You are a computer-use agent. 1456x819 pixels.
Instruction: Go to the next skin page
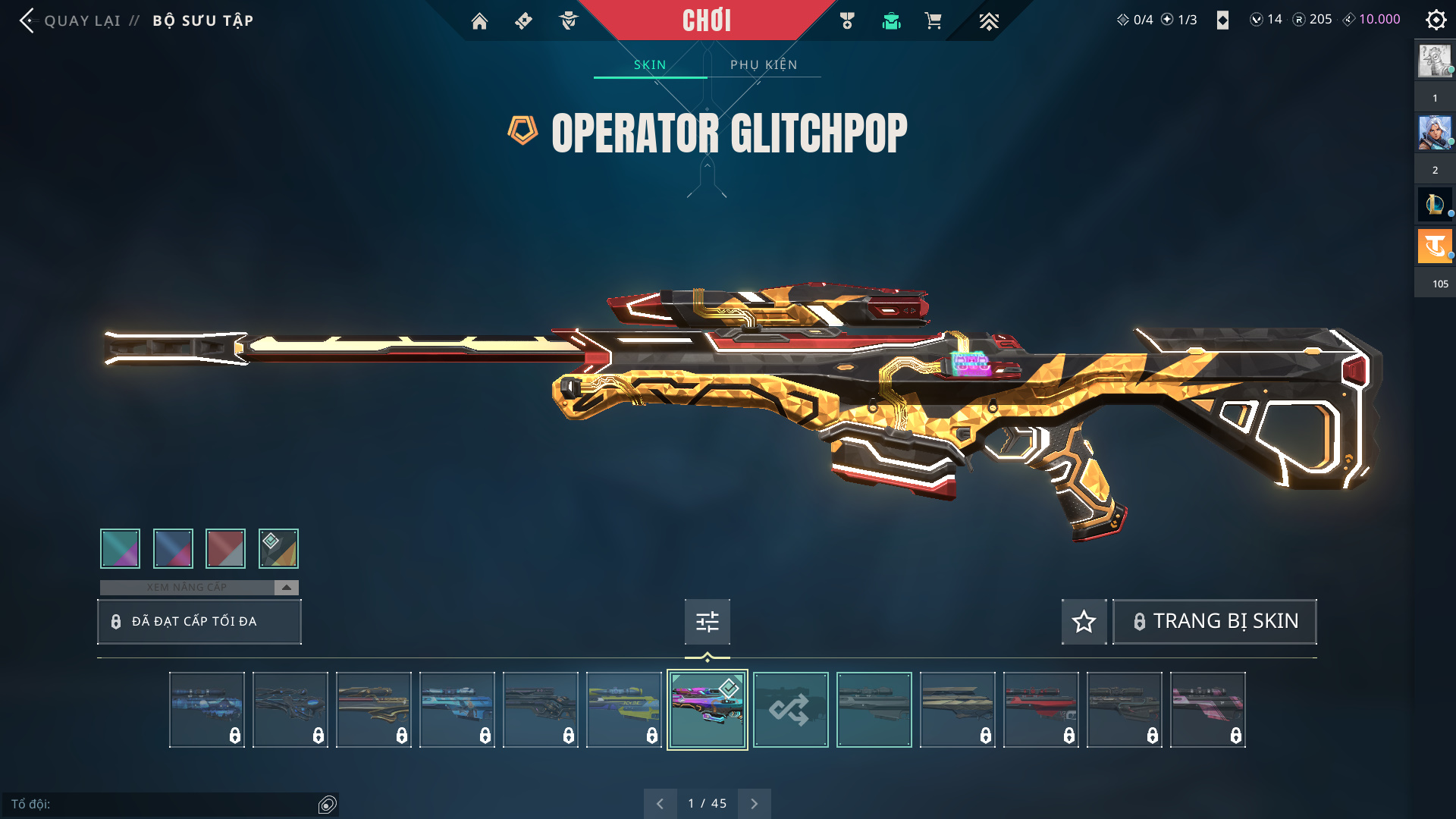click(754, 804)
